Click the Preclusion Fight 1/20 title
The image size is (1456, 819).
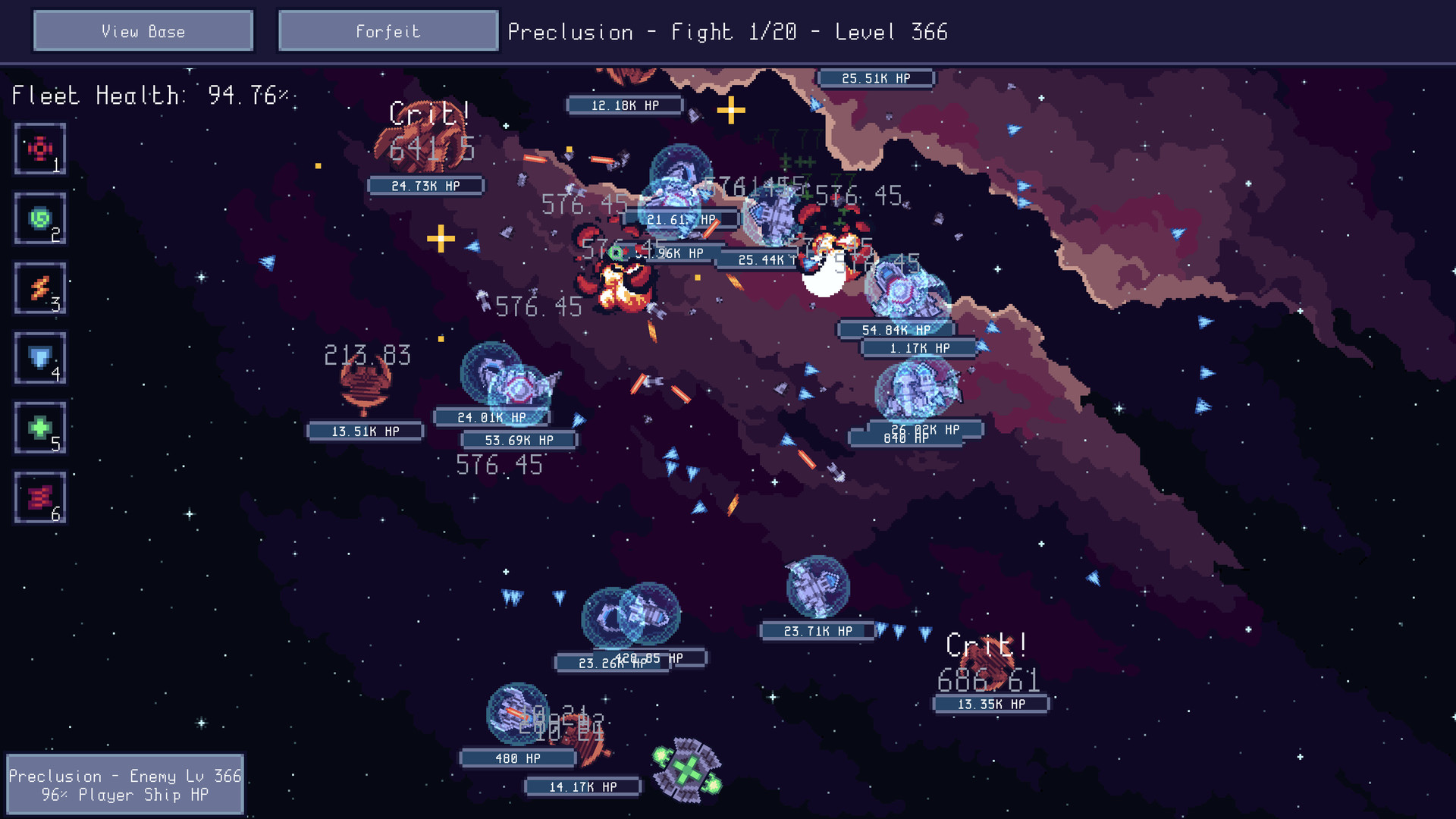(x=728, y=32)
